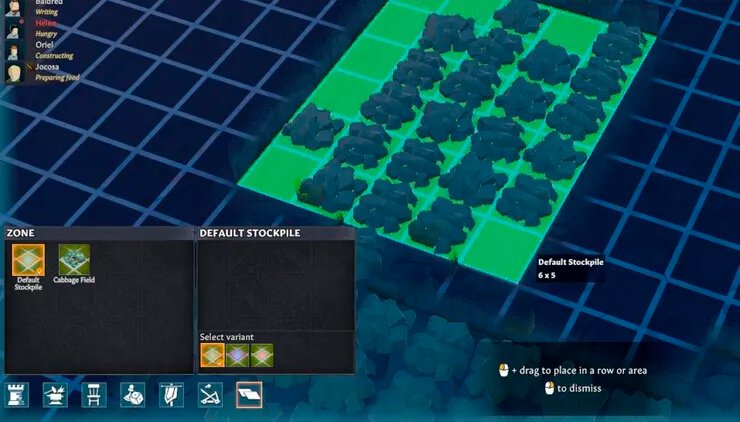Pick the orange-highlighted stockpile variant
This screenshot has width=740, height=422.
click(x=213, y=355)
